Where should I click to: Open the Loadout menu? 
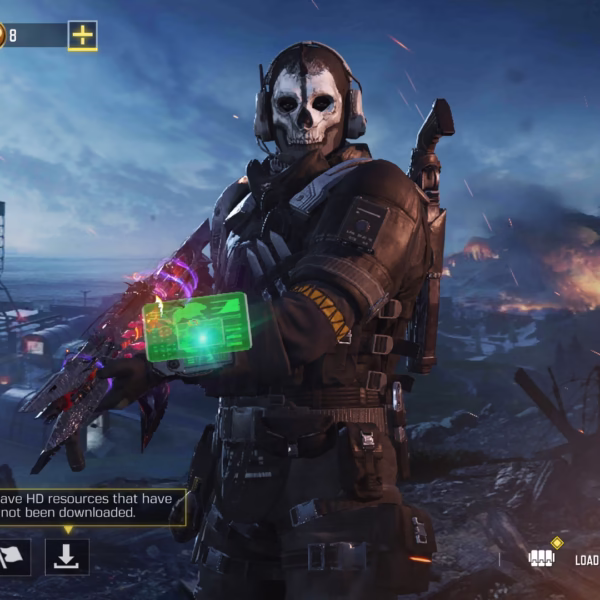click(563, 558)
